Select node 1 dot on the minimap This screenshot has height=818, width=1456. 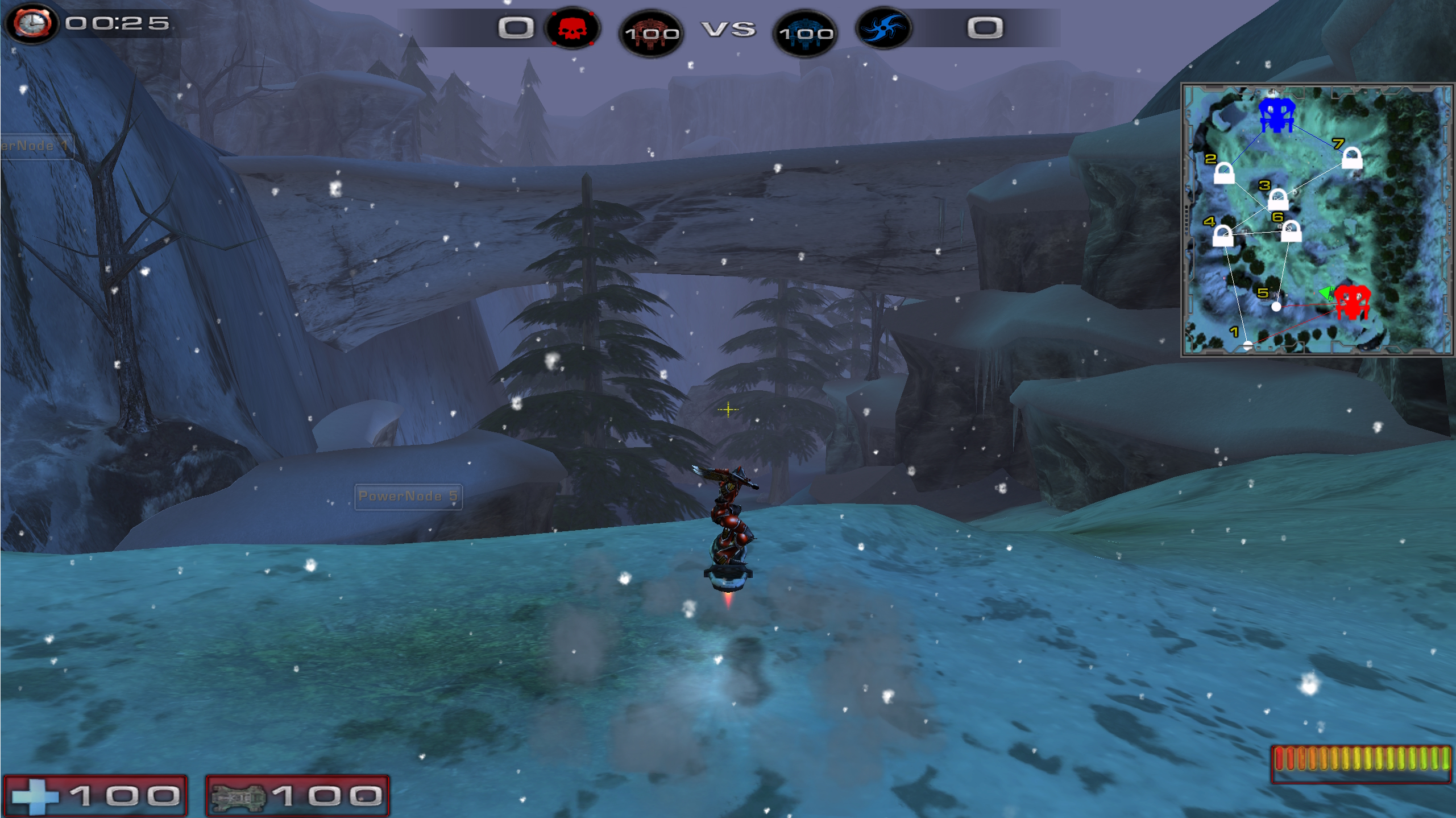pyautogui.click(x=1247, y=345)
